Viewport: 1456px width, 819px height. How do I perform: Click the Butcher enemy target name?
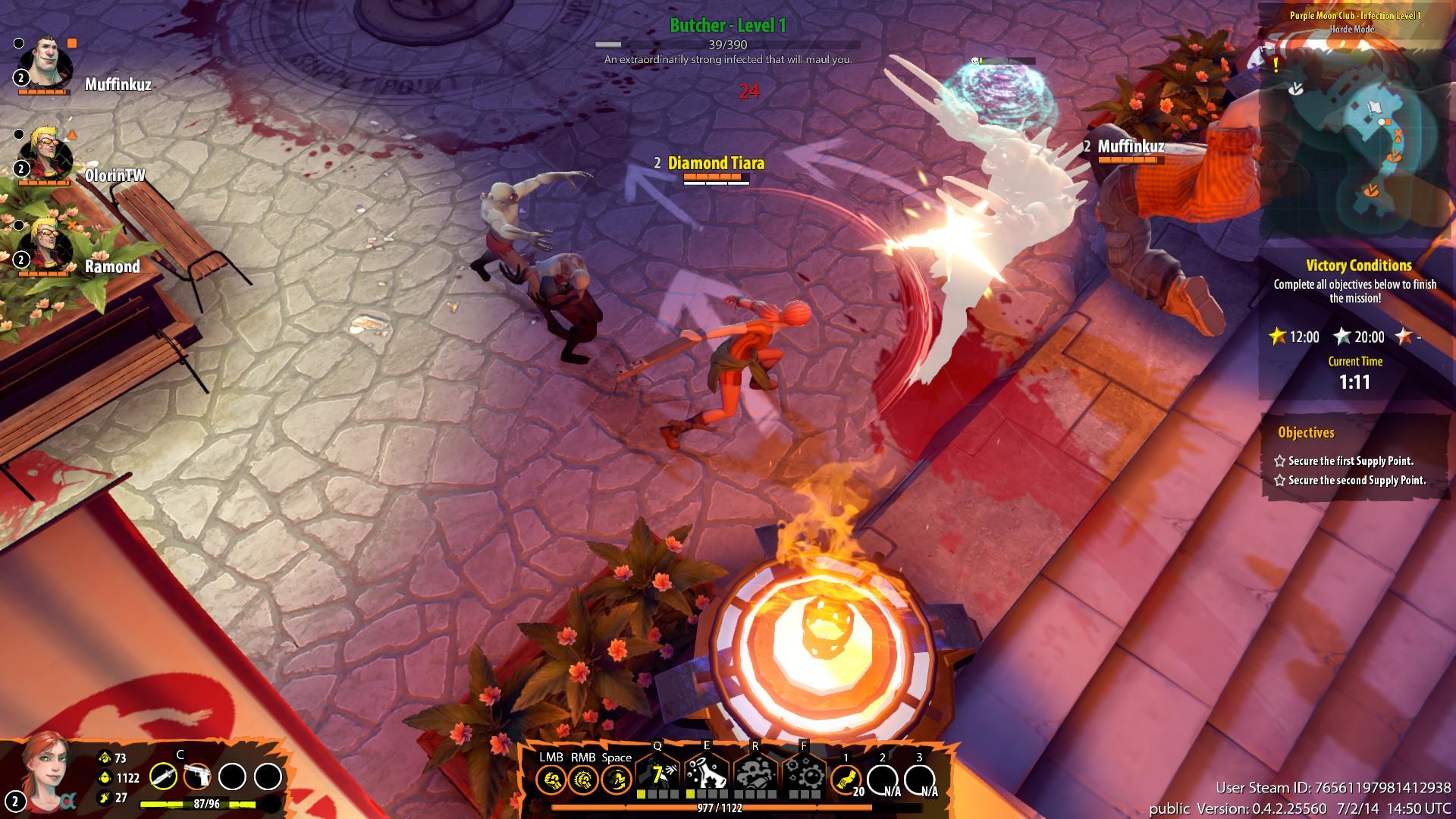pos(727,26)
